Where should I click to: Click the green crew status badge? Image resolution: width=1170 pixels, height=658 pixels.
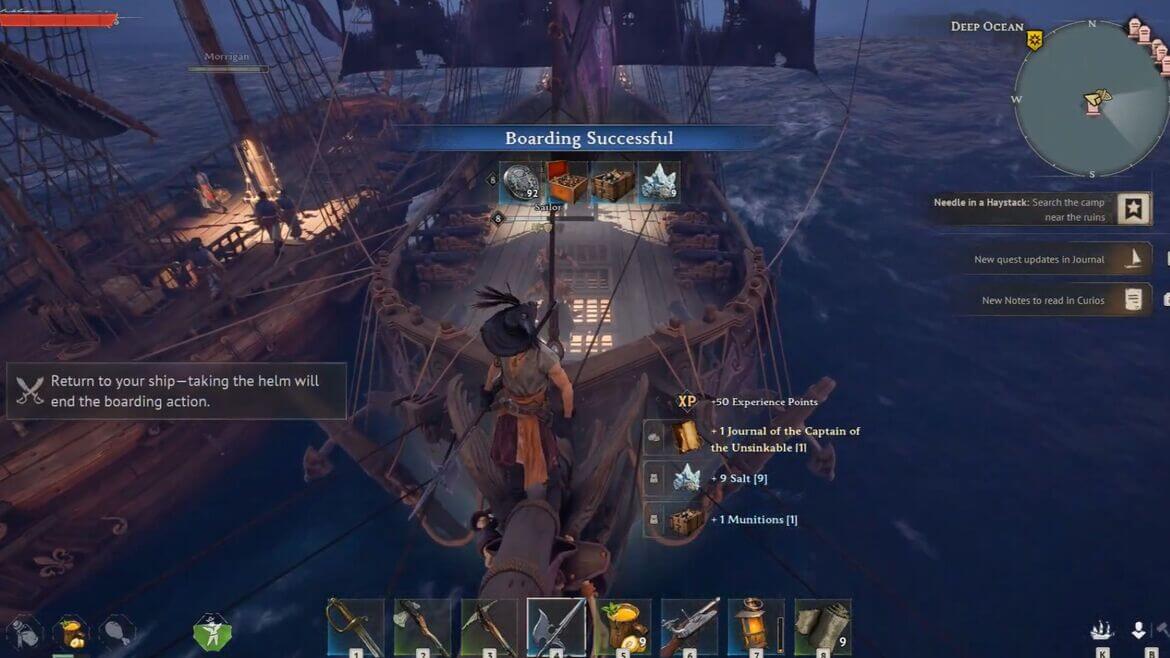pyautogui.click(x=212, y=632)
